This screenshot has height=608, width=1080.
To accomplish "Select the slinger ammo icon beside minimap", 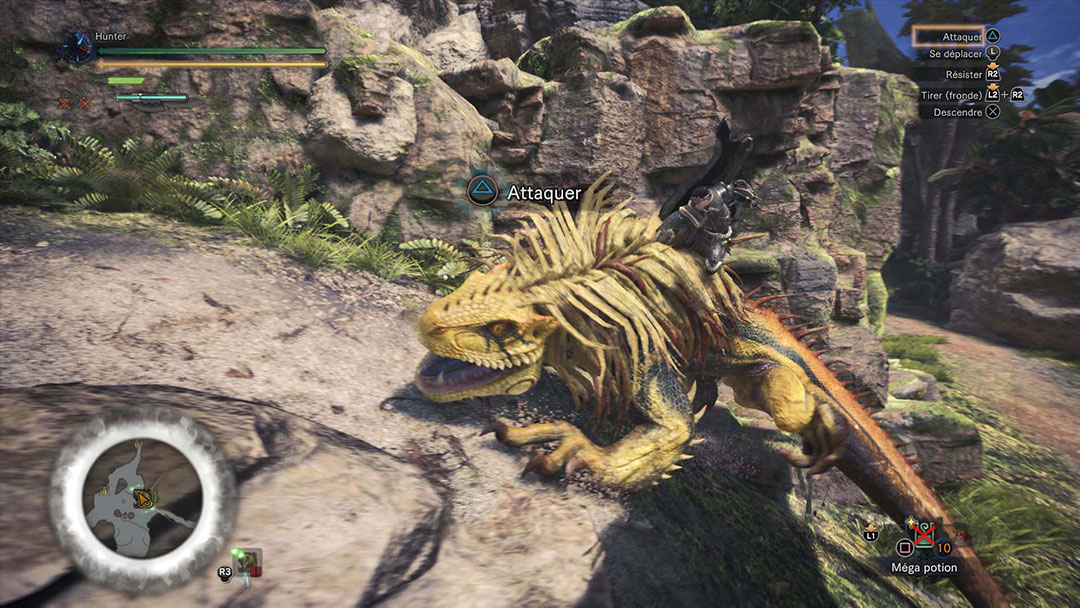I will point(246,563).
